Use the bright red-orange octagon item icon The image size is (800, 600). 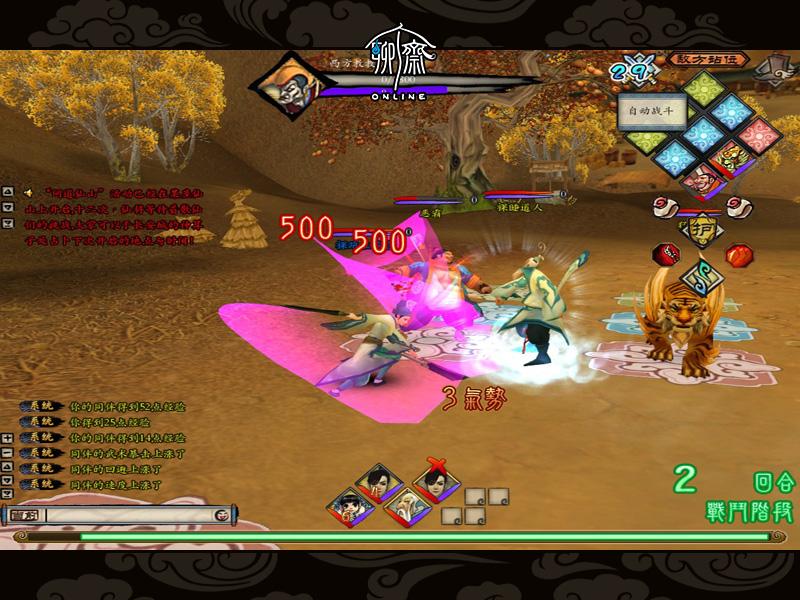coord(737,252)
